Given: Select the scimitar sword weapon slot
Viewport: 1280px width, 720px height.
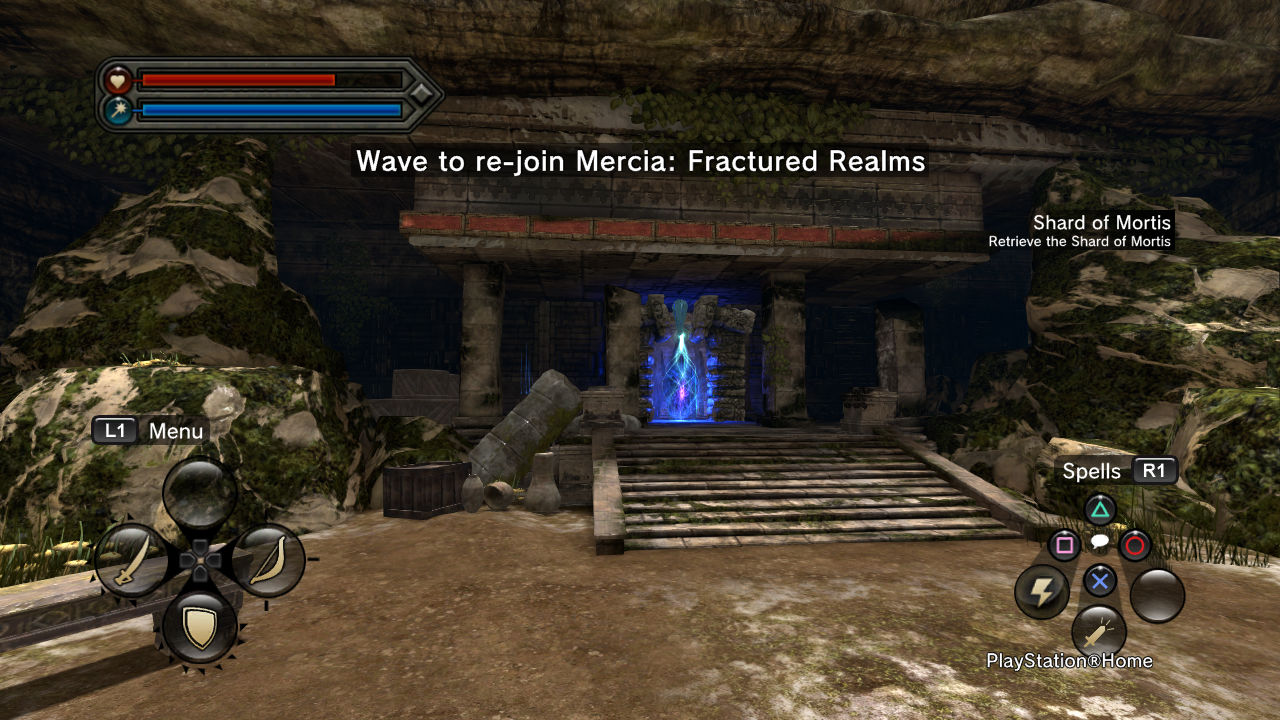Looking at the screenshot, I should pos(131,561).
